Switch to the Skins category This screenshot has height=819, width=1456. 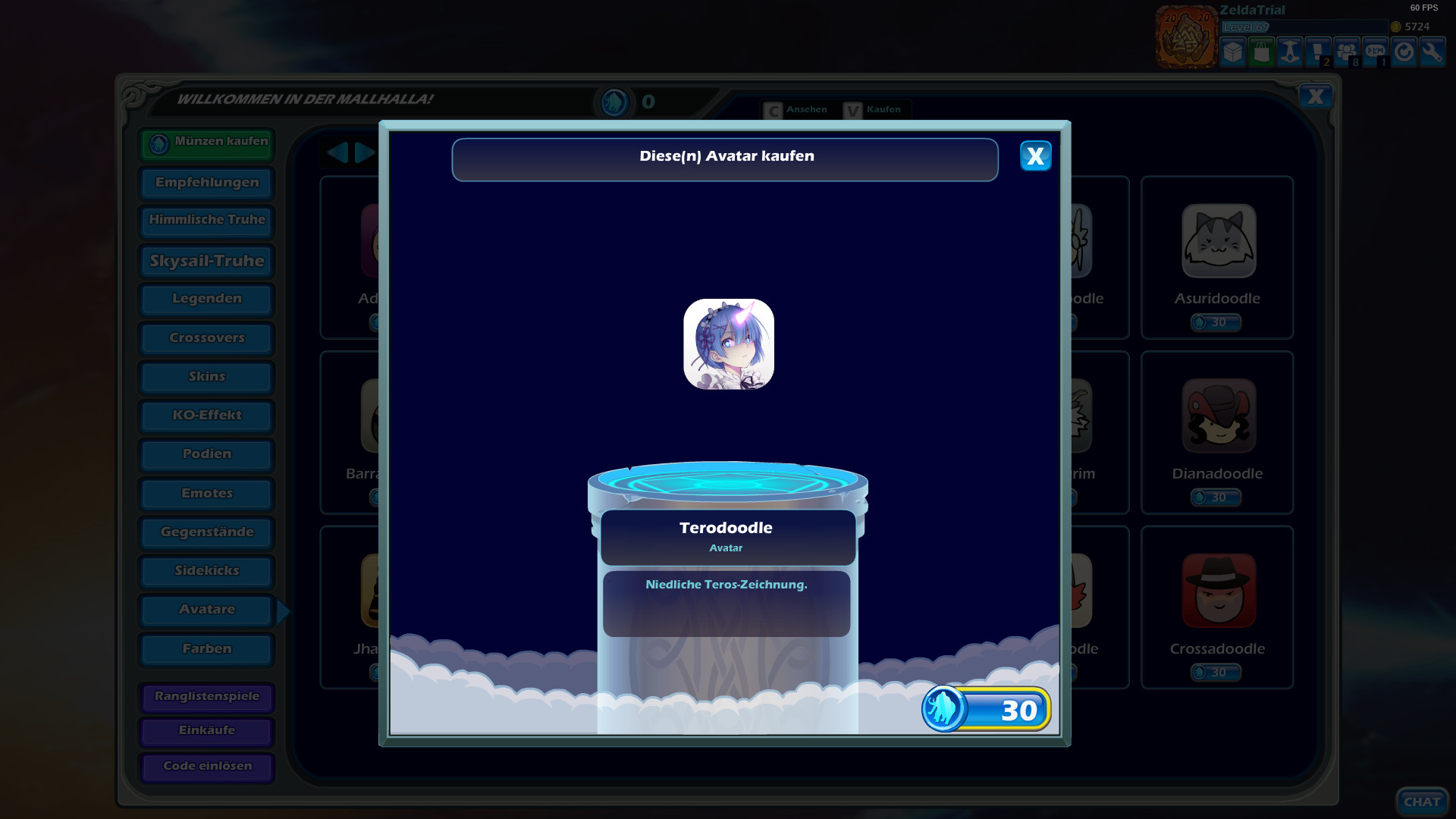point(206,376)
